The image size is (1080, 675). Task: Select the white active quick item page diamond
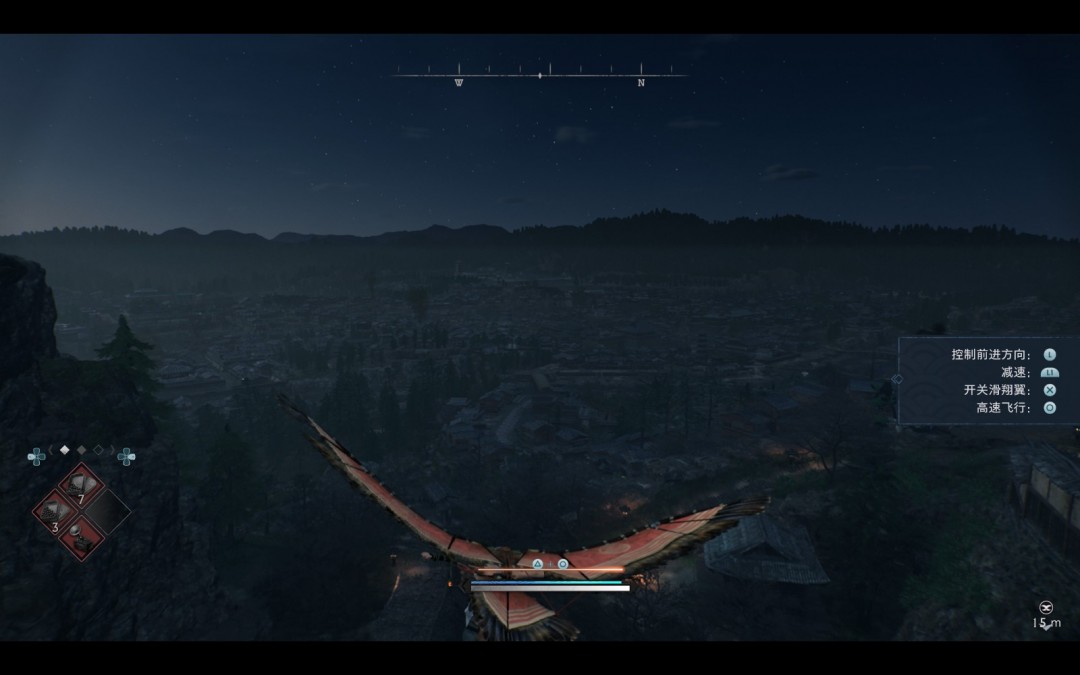click(x=65, y=450)
